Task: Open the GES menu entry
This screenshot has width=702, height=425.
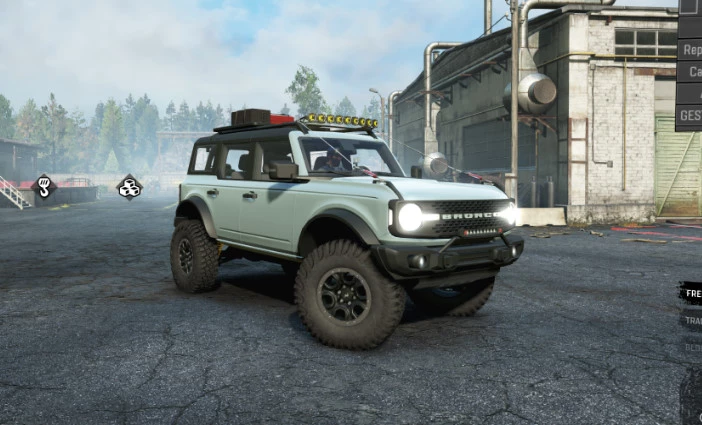Action: [690, 115]
